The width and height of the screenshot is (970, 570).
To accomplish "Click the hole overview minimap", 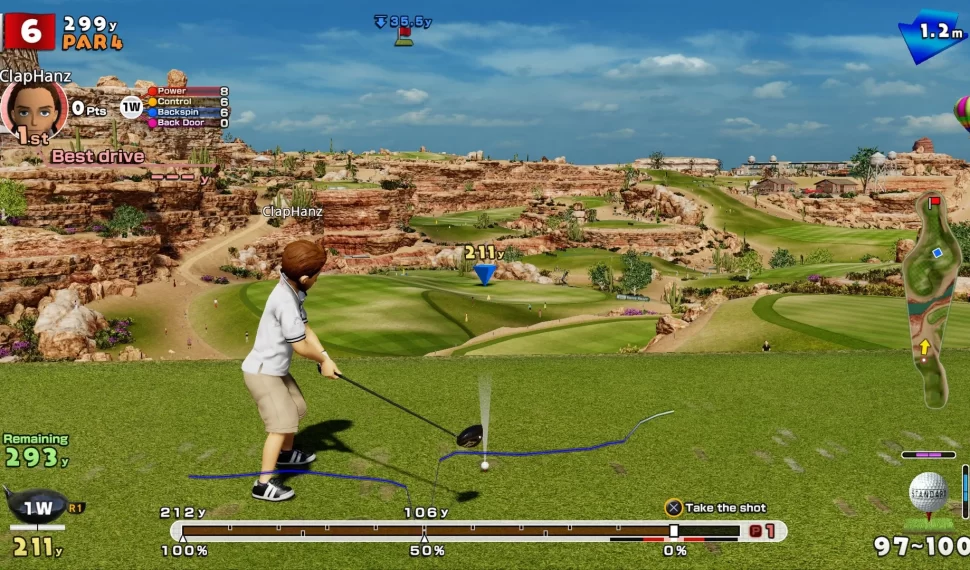I will click(930, 300).
